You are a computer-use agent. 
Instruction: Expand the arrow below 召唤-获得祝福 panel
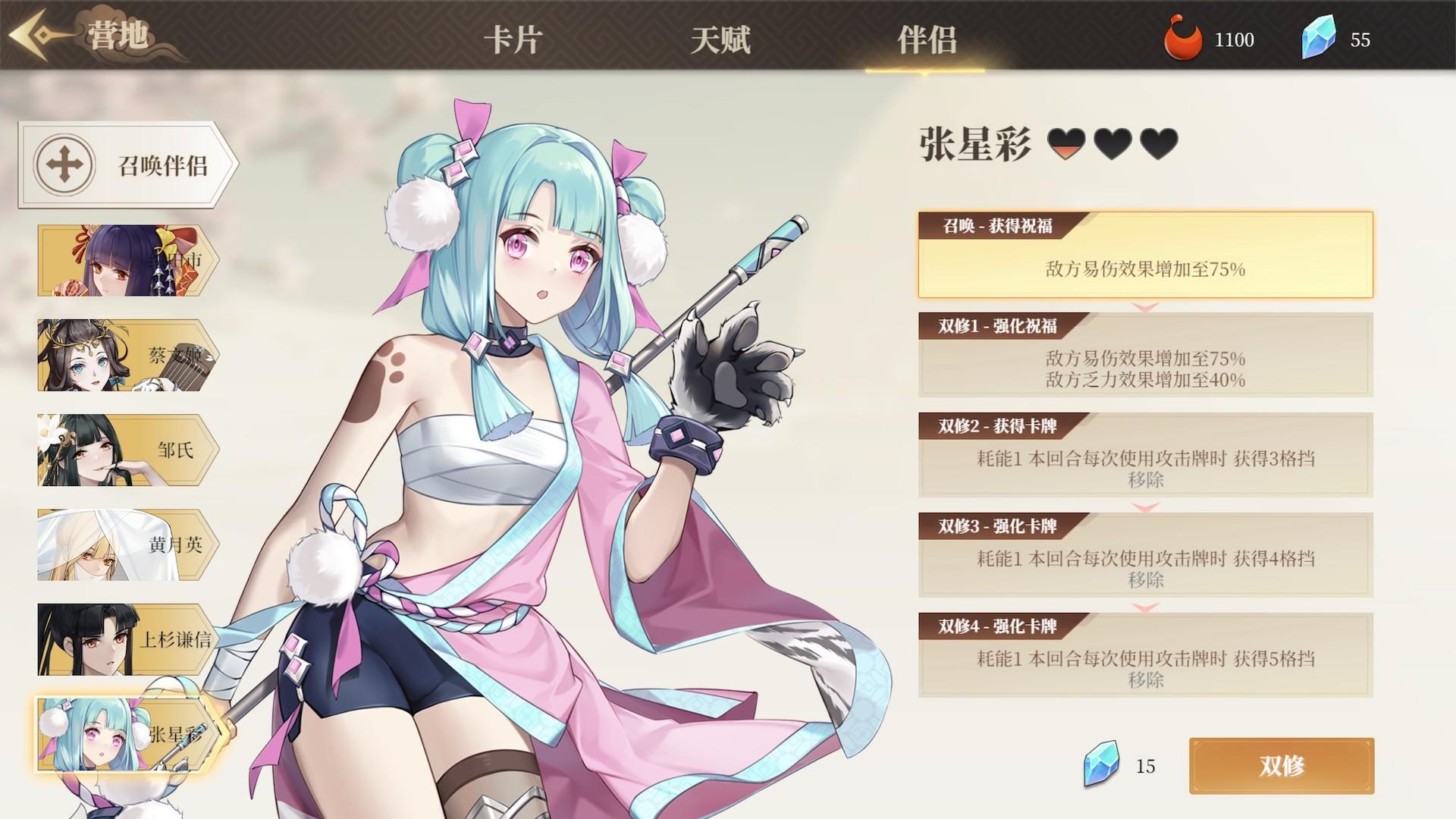(x=1144, y=307)
